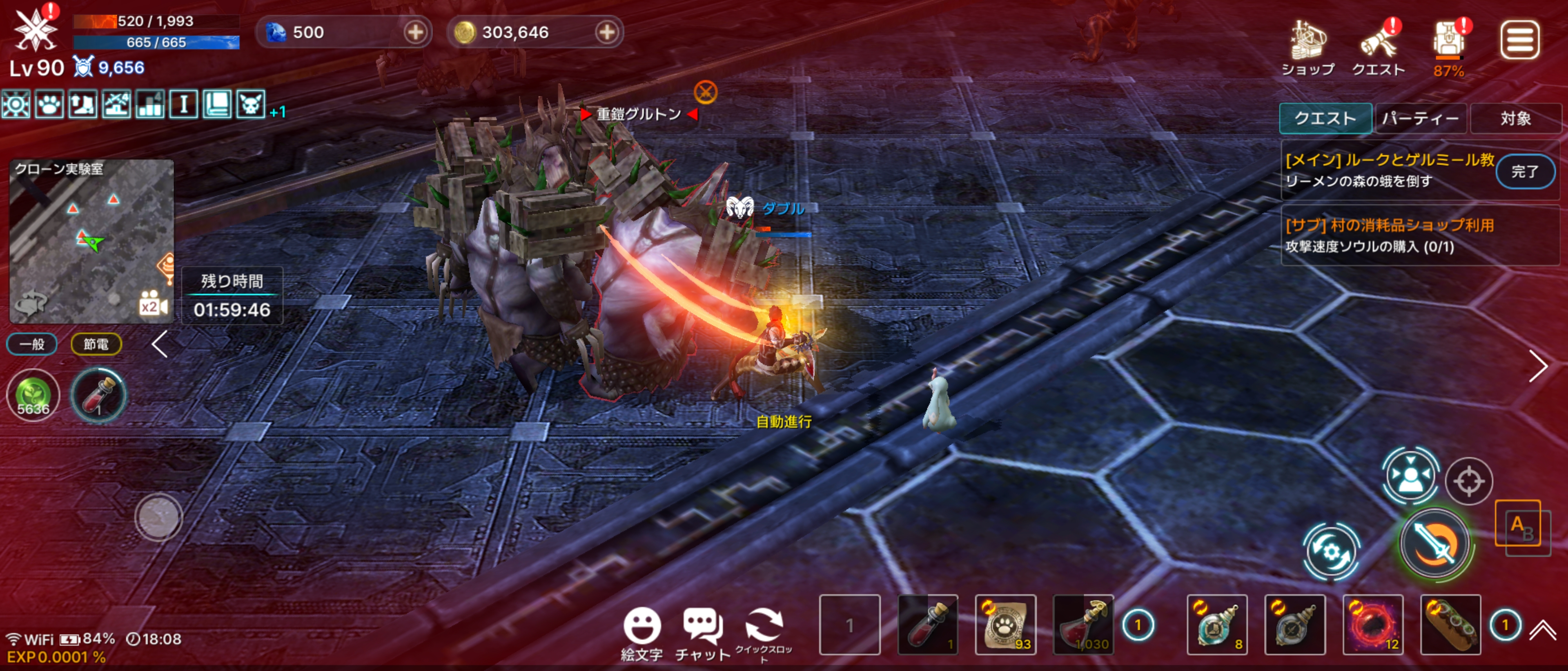Complete the main quest with 完了 button
Image resolution: width=1568 pixels, height=671 pixels.
point(1524,171)
